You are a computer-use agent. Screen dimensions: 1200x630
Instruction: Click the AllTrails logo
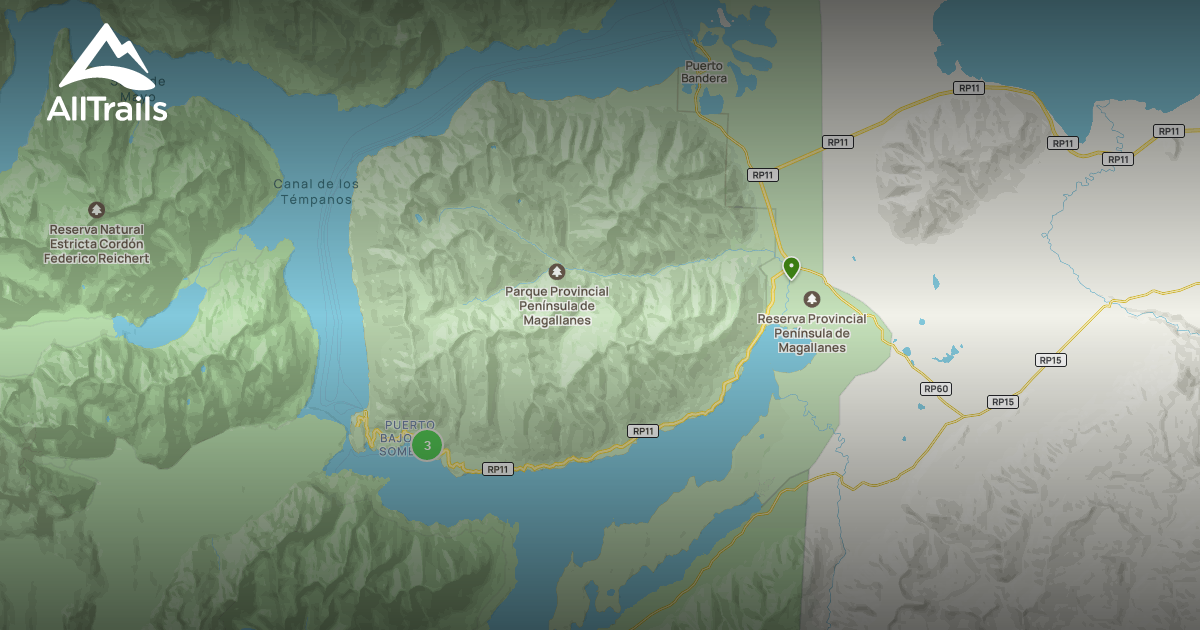click(x=107, y=74)
